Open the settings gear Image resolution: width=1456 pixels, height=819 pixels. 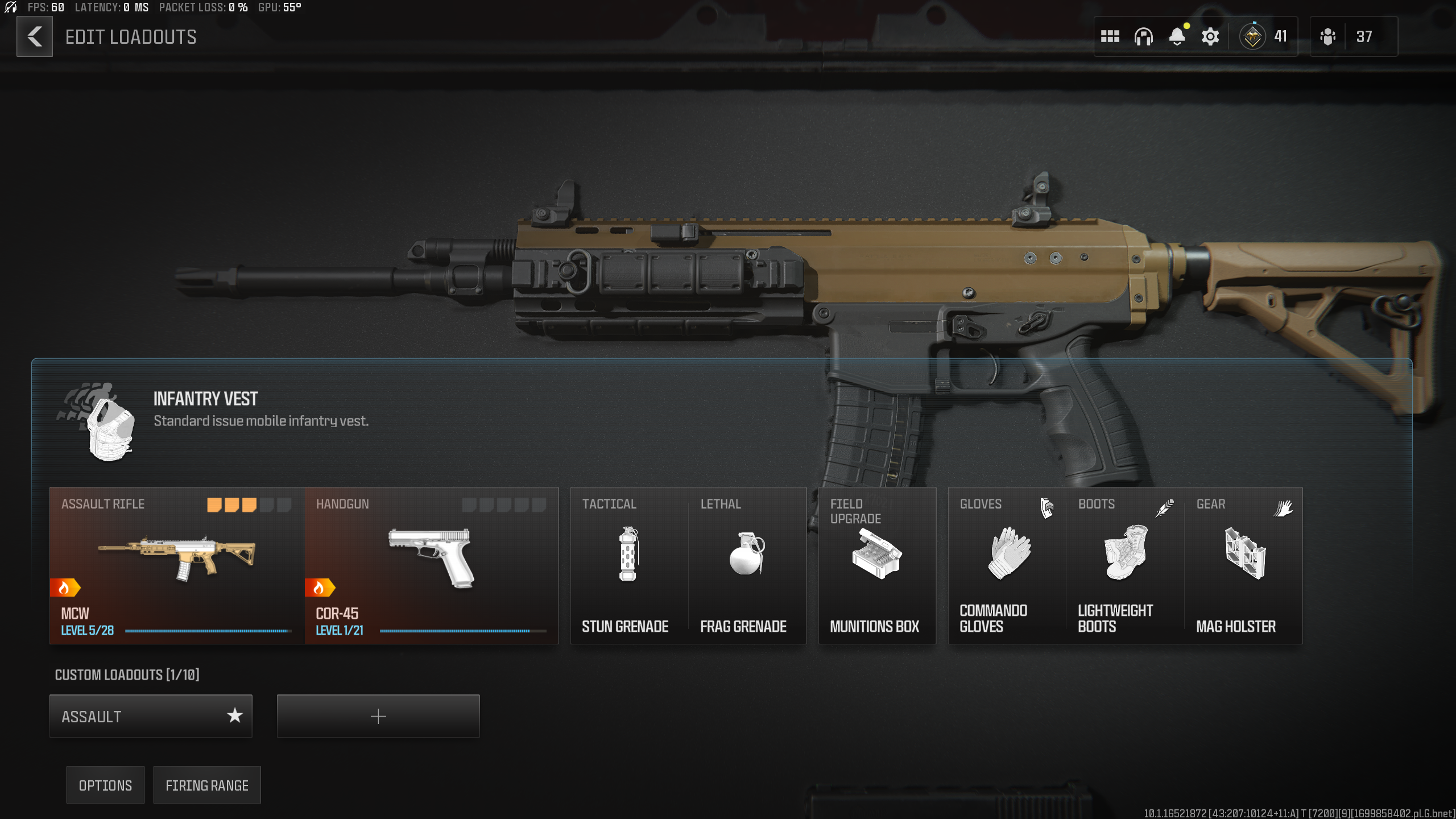point(1210,37)
